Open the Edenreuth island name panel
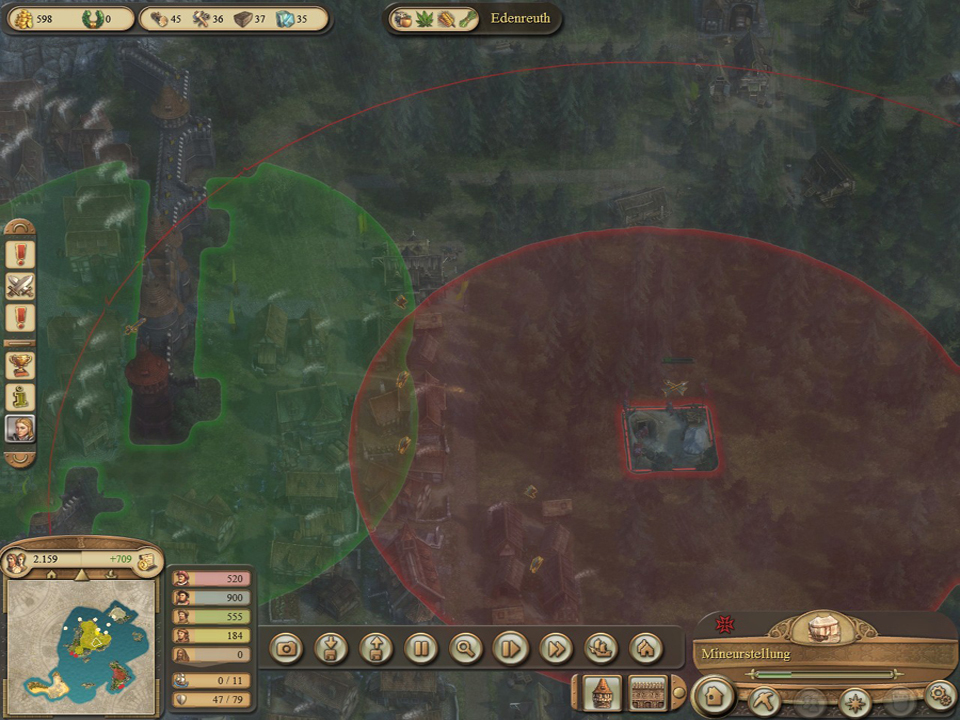The image size is (960, 720). pyautogui.click(x=520, y=18)
